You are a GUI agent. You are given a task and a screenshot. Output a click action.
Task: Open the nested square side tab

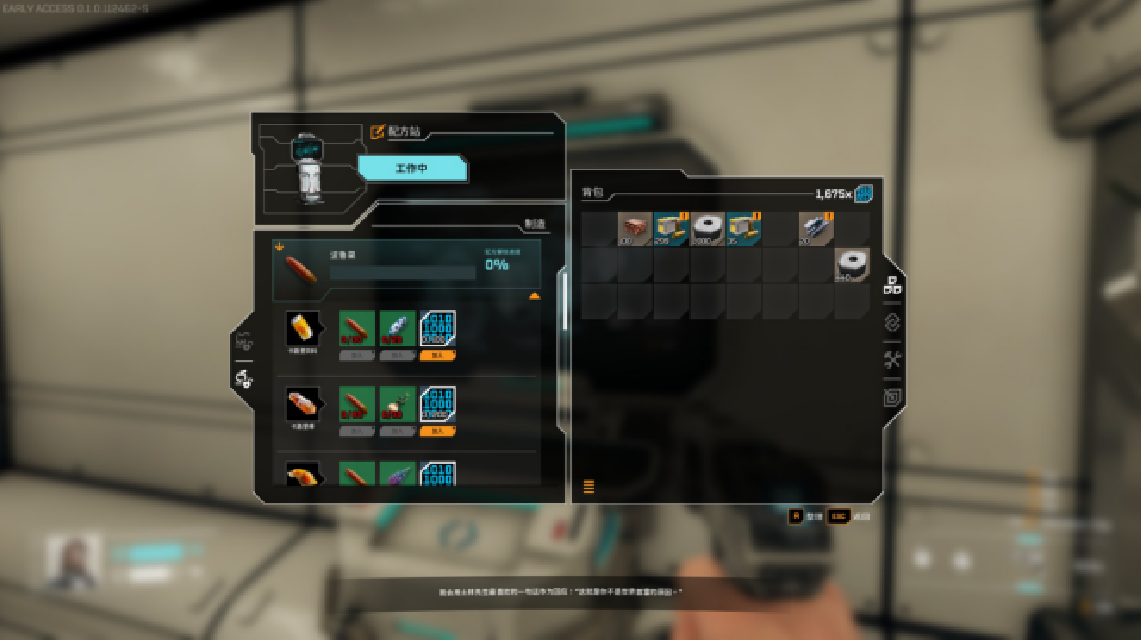point(893,397)
